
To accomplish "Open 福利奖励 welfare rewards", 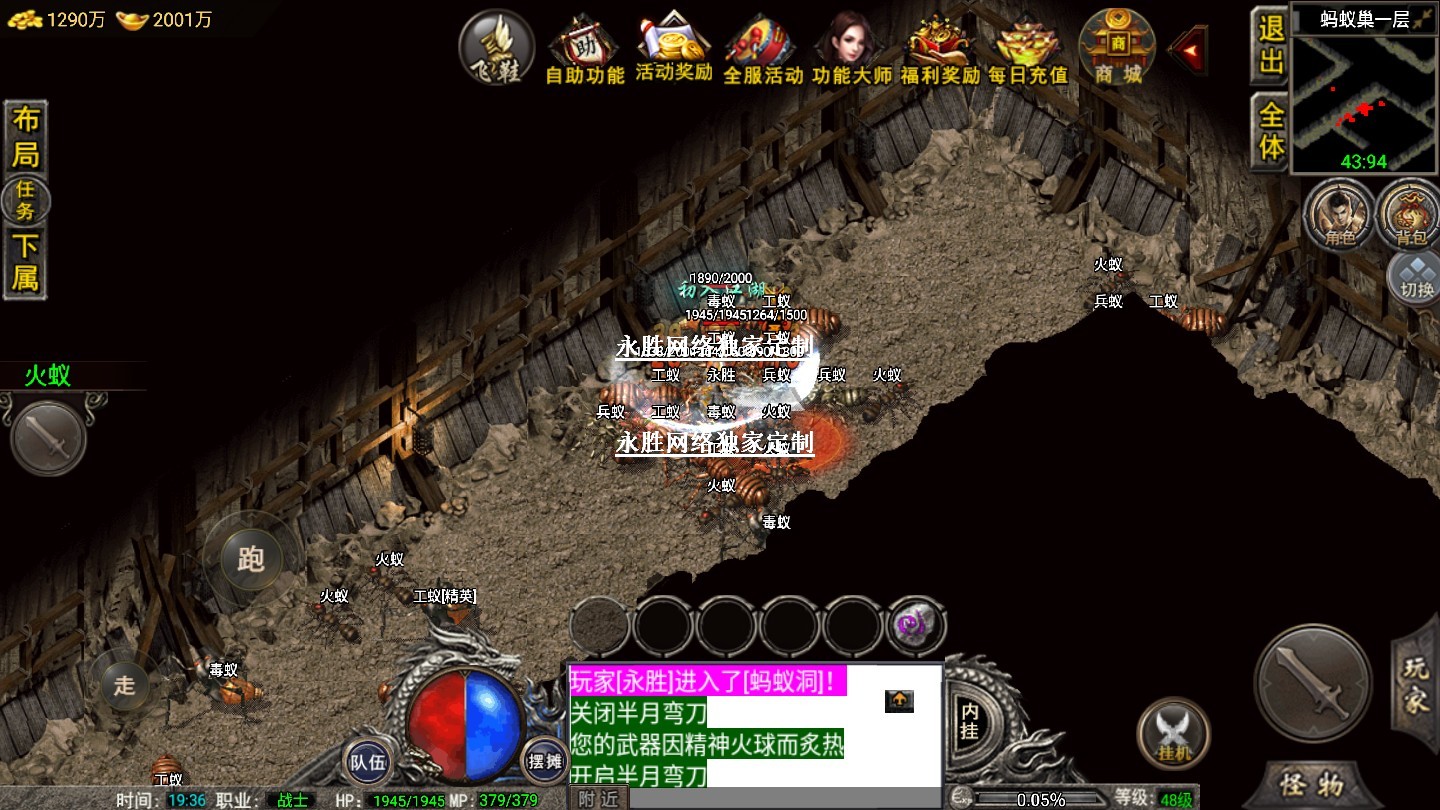I will click(940, 50).
